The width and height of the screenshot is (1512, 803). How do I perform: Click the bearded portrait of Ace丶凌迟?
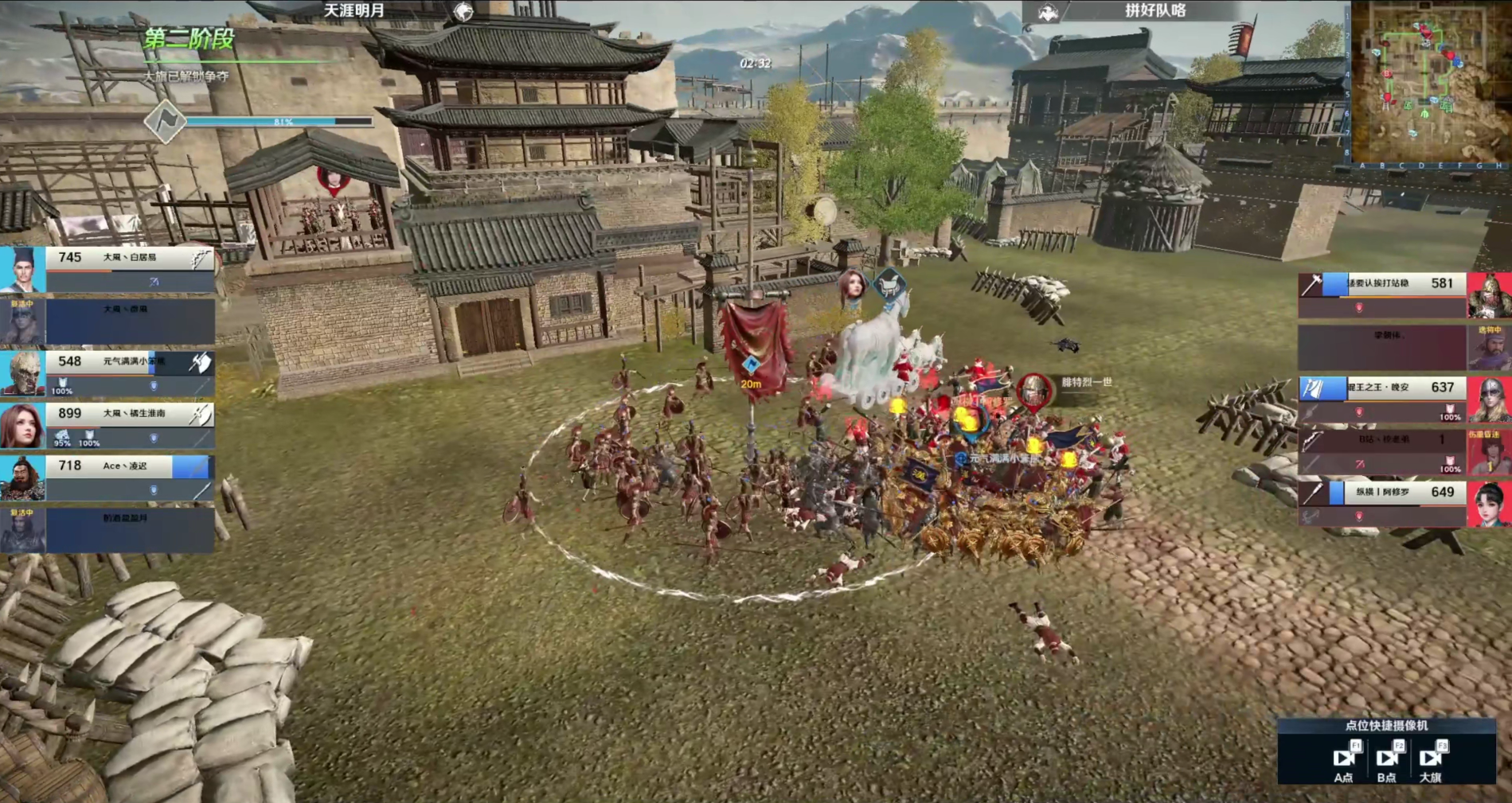(x=22, y=476)
